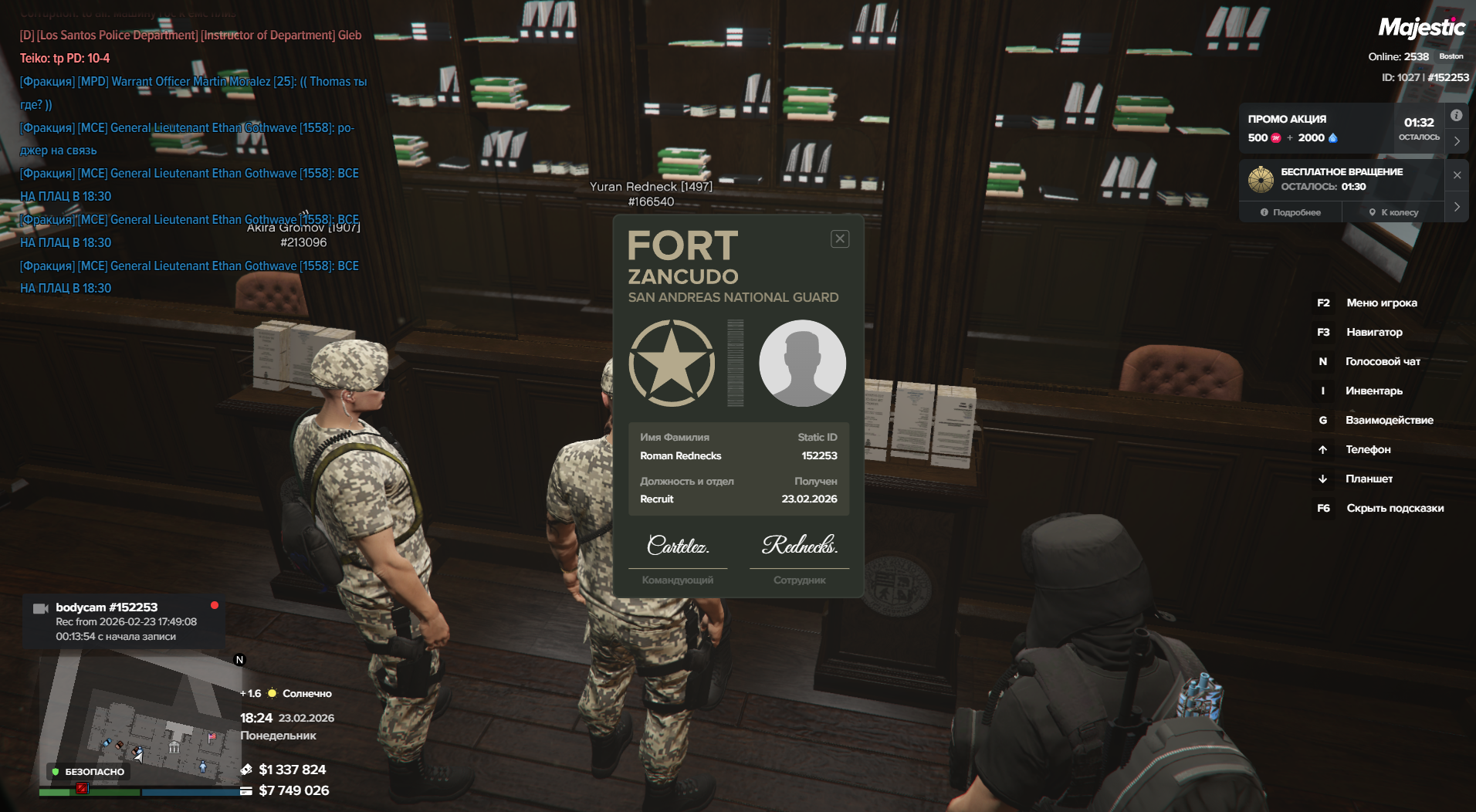
Task: Expand the free spin panel arrow
Action: click(1457, 207)
